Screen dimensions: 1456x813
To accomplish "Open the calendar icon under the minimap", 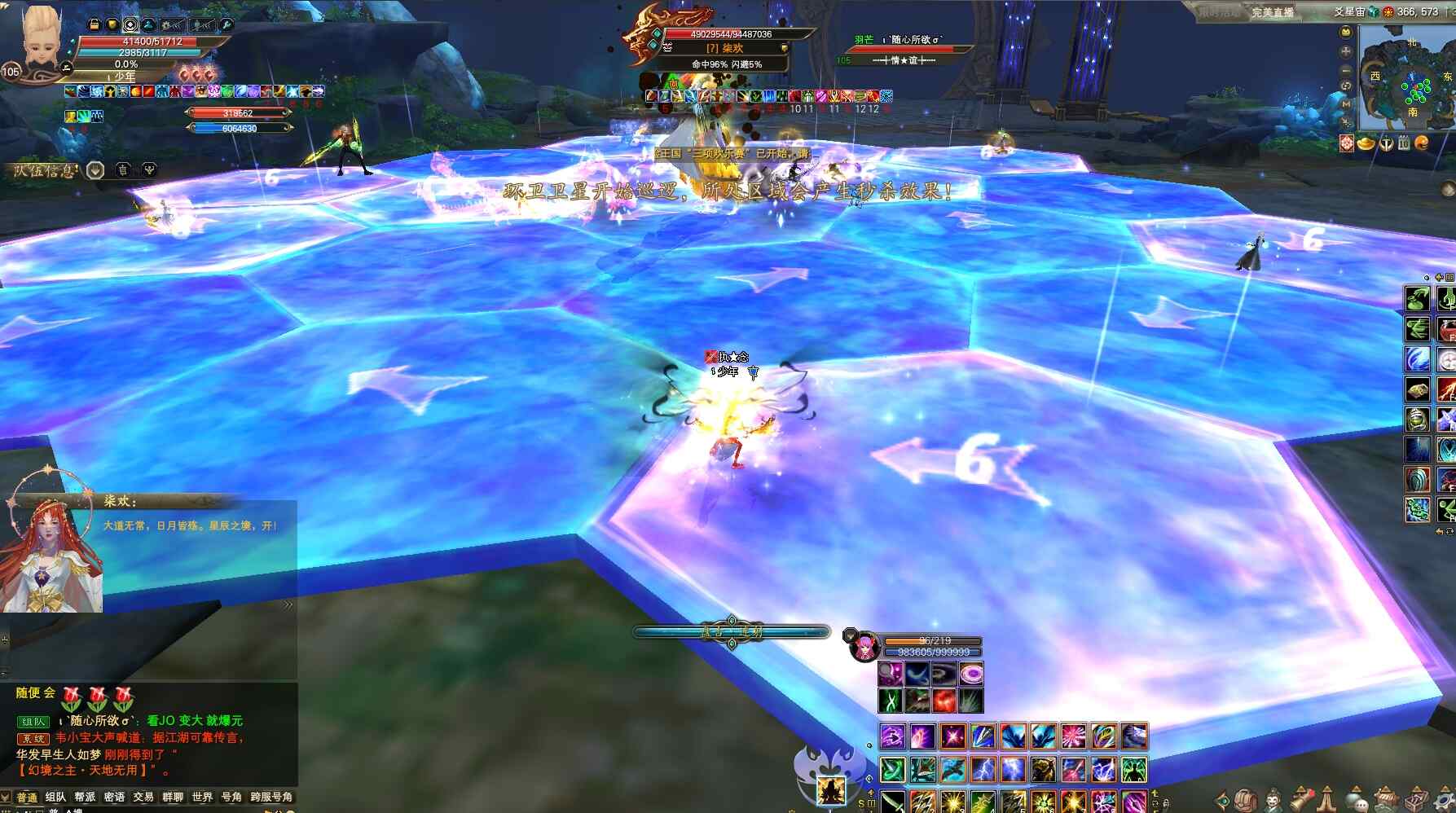I will point(1404,144).
